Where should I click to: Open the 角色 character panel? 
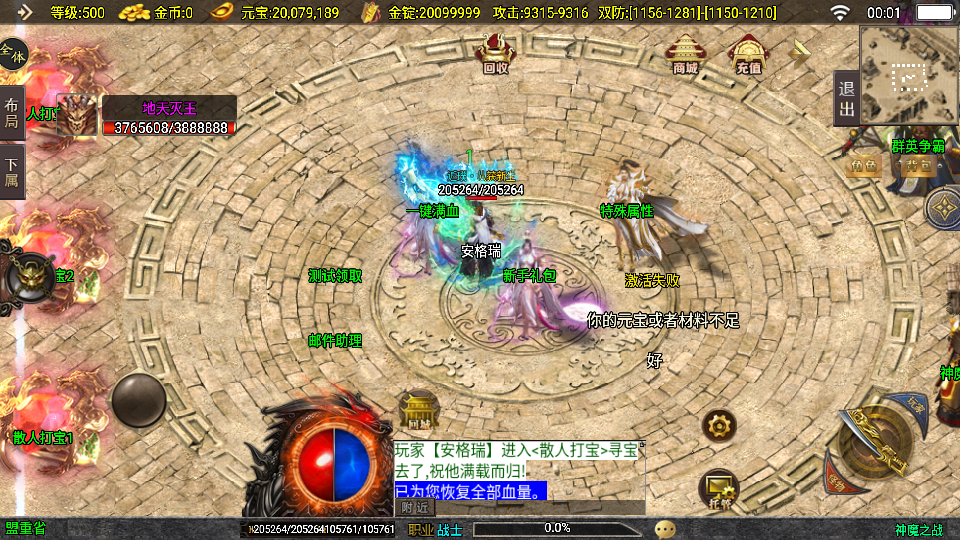click(866, 166)
